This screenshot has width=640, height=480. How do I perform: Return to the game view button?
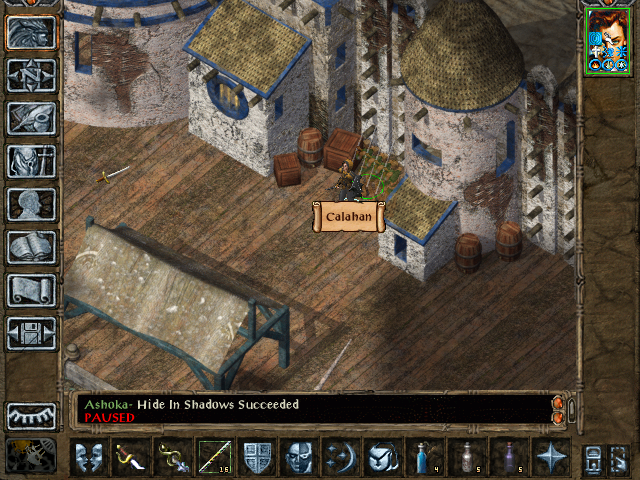tap(31, 32)
